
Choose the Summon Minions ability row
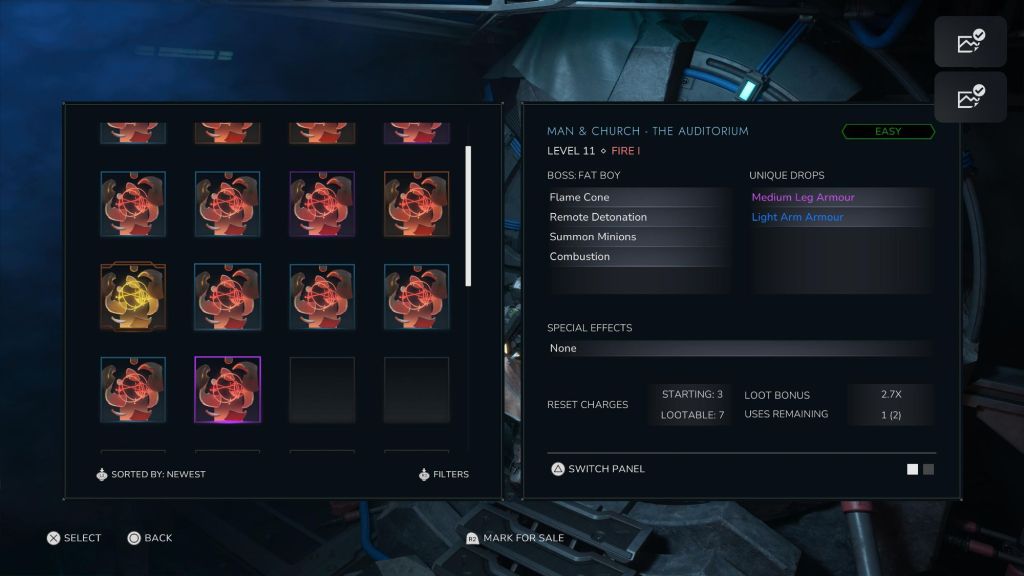point(639,237)
